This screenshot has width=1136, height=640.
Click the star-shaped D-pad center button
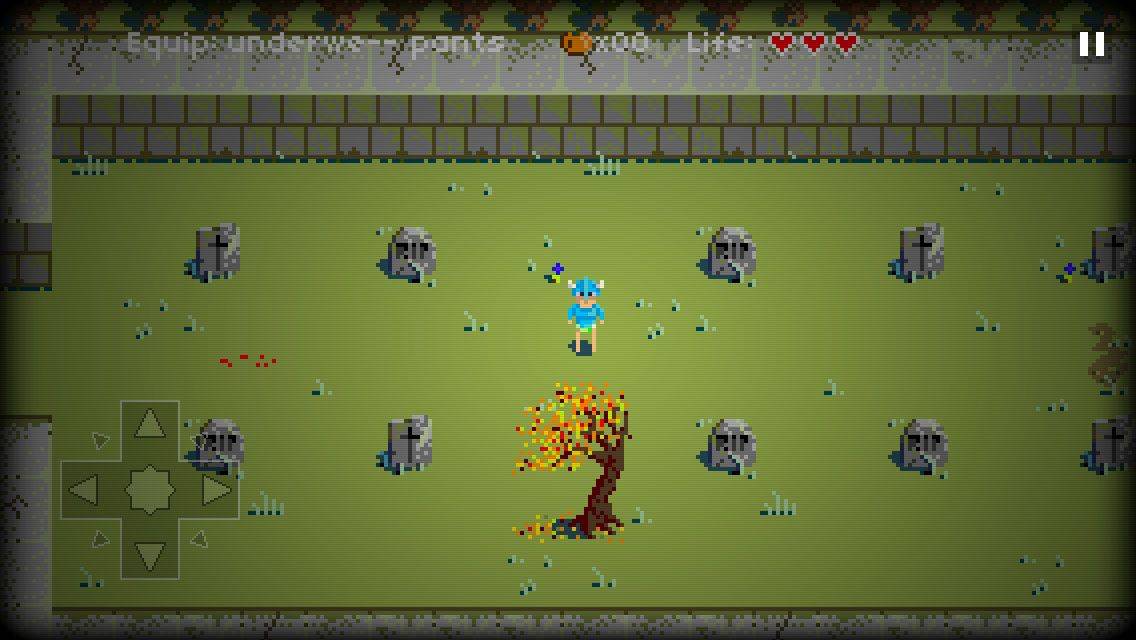(150, 490)
